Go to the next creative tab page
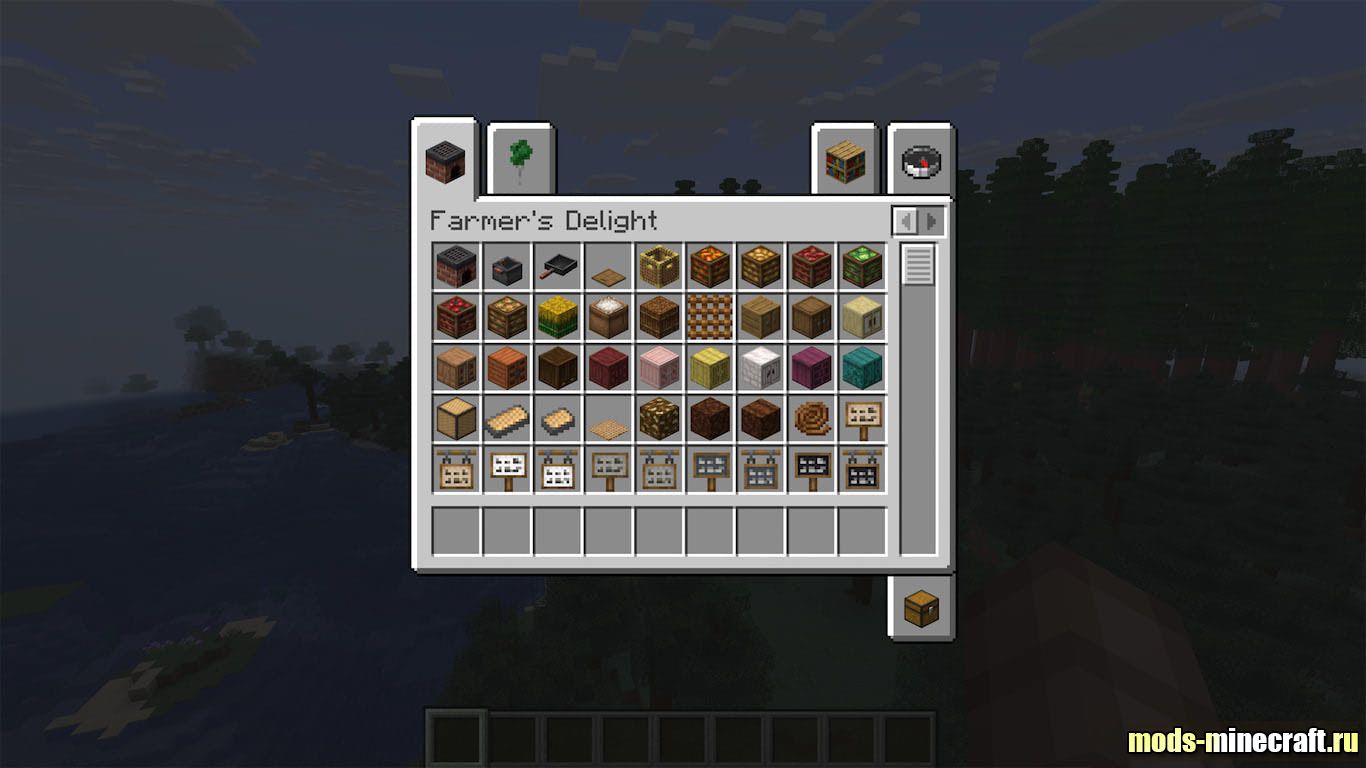Screen dimensions: 1366x768 click(931, 220)
